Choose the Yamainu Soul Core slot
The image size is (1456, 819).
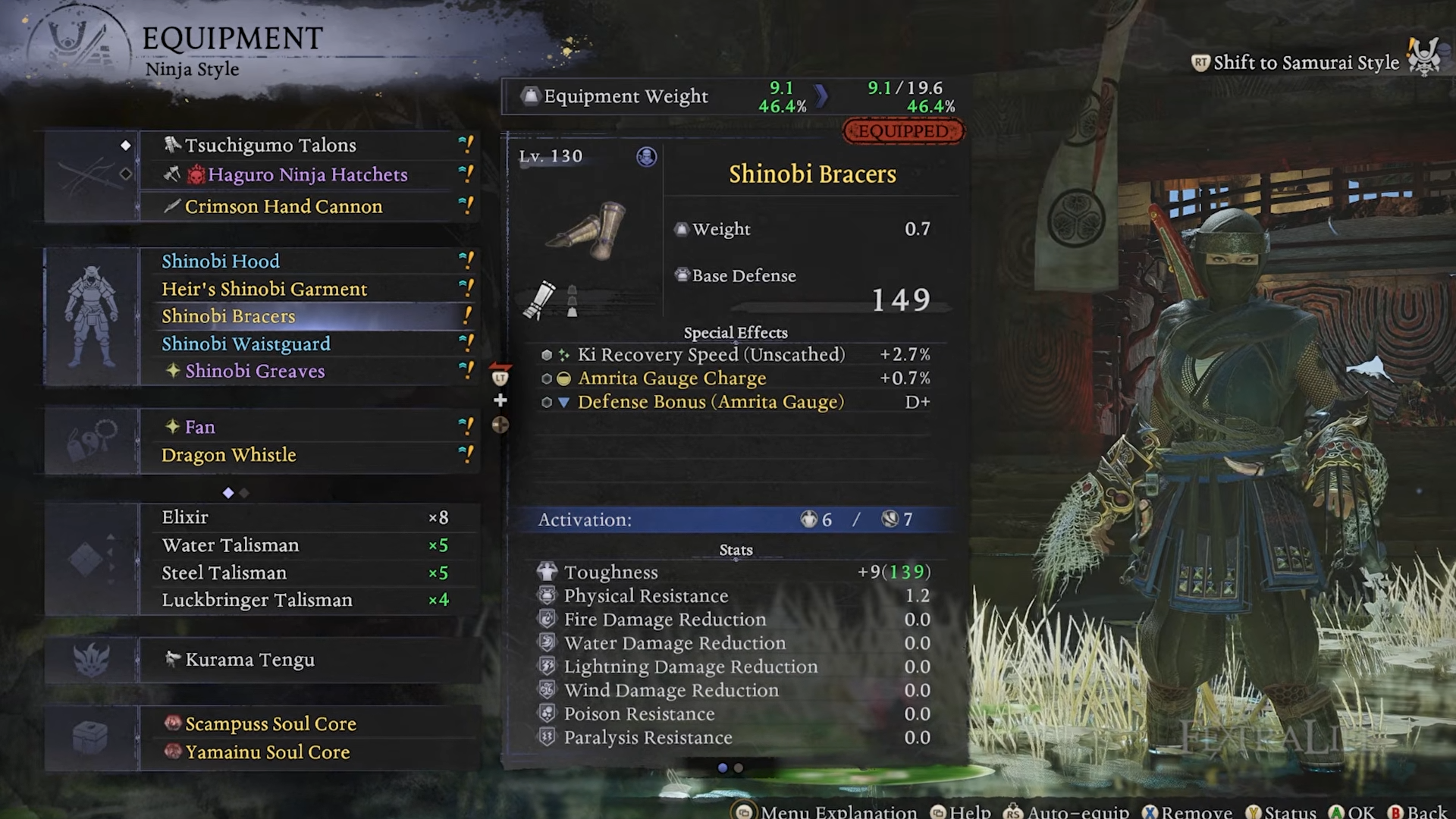pyautogui.click(x=267, y=752)
